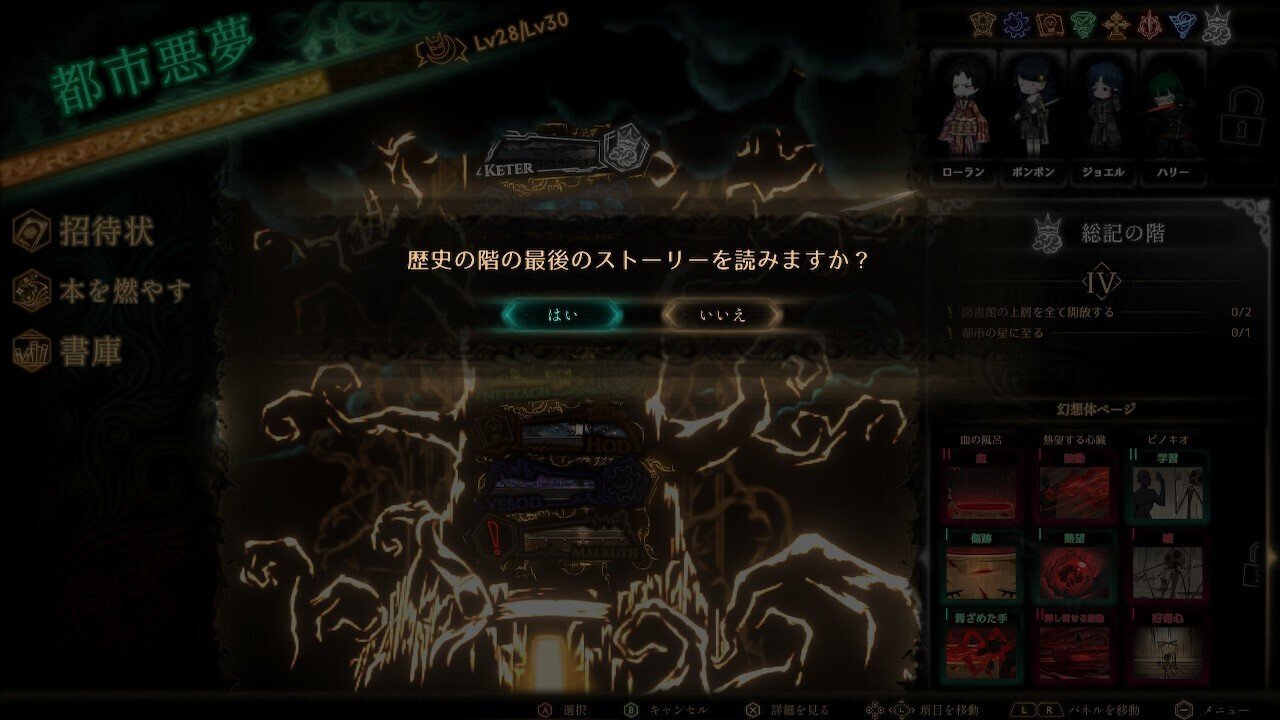The width and height of the screenshot is (1280, 720).
Task: Click the red exclamation marker near Malkuth
Action: pos(494,537)
